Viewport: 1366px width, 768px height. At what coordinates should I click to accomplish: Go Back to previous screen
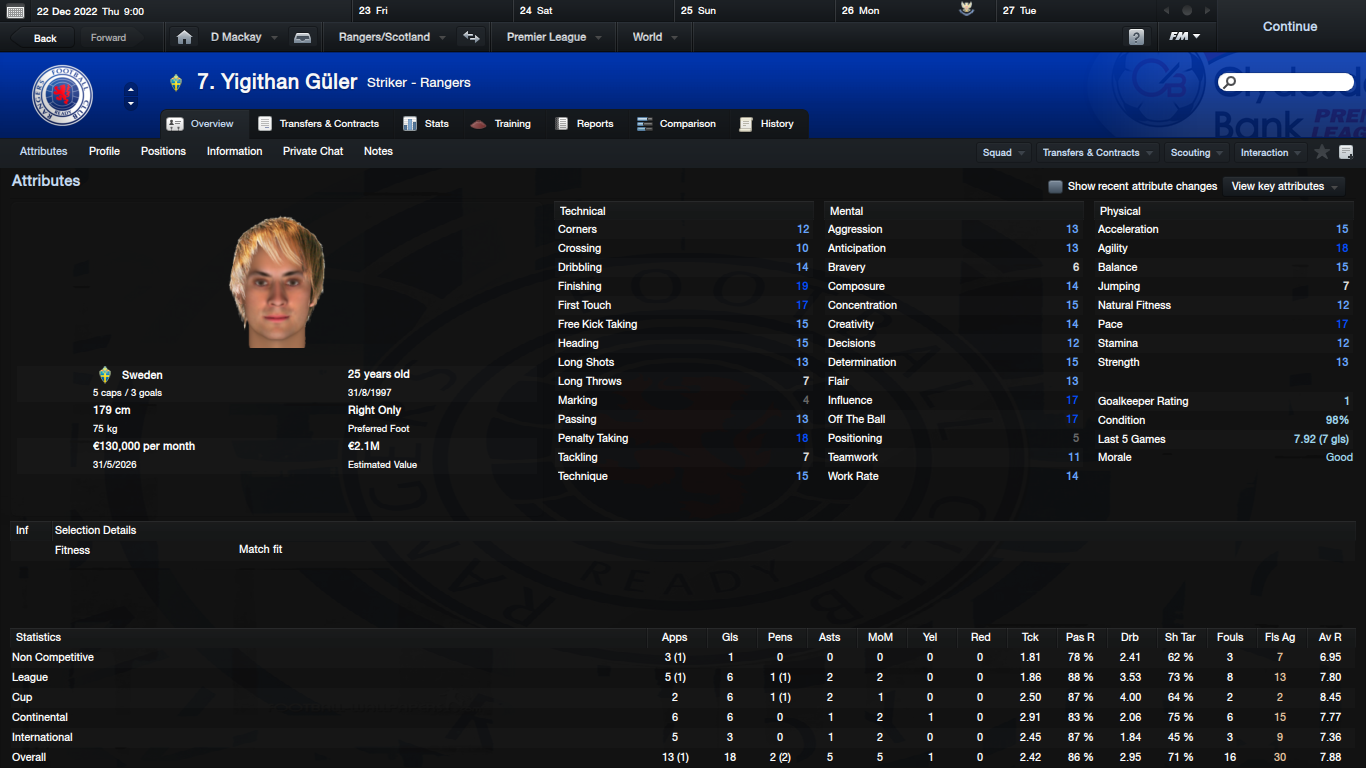point(45,38)
